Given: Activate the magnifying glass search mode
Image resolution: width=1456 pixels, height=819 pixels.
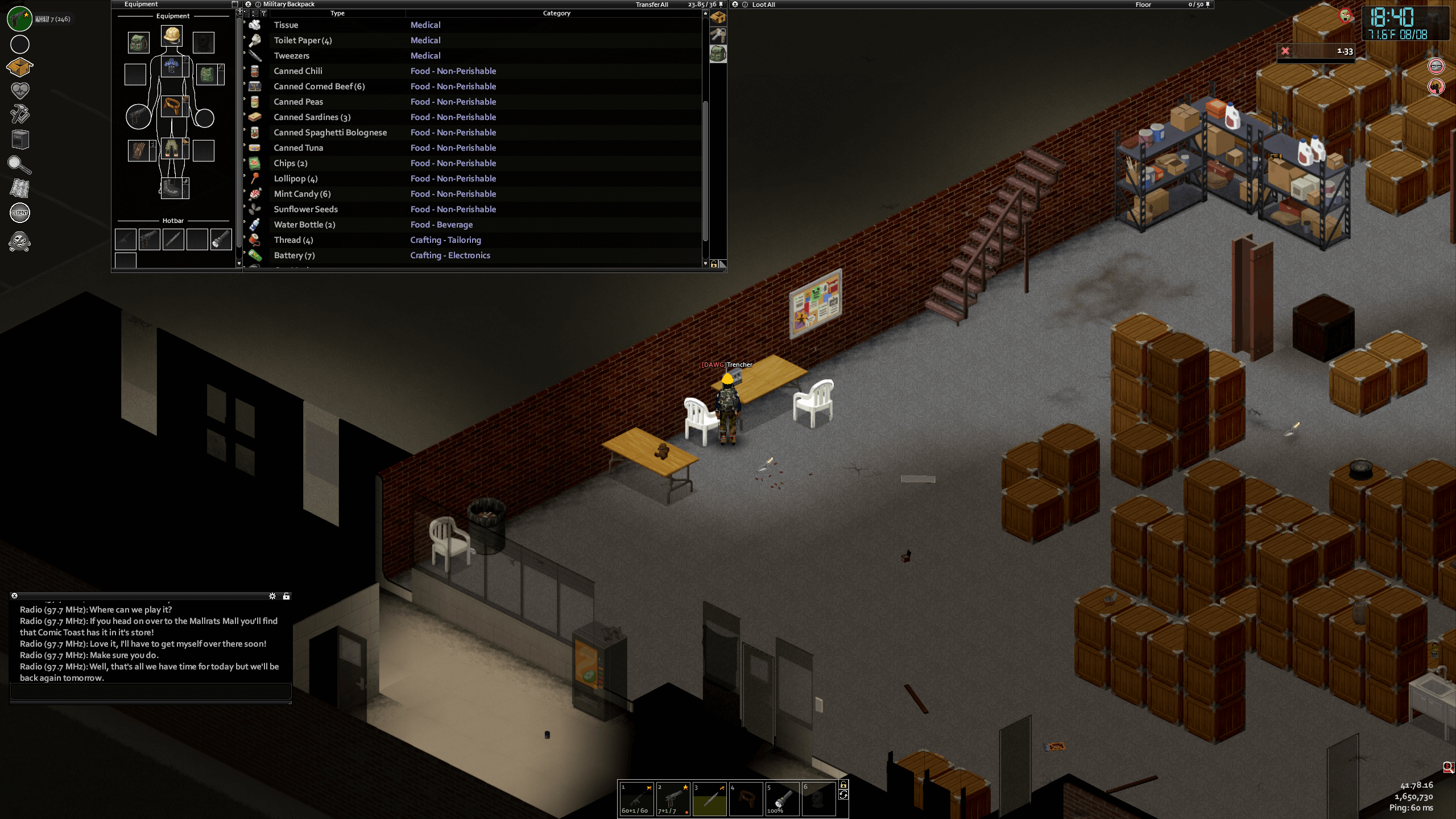Looking at the screenshot, I should point(20,165).
